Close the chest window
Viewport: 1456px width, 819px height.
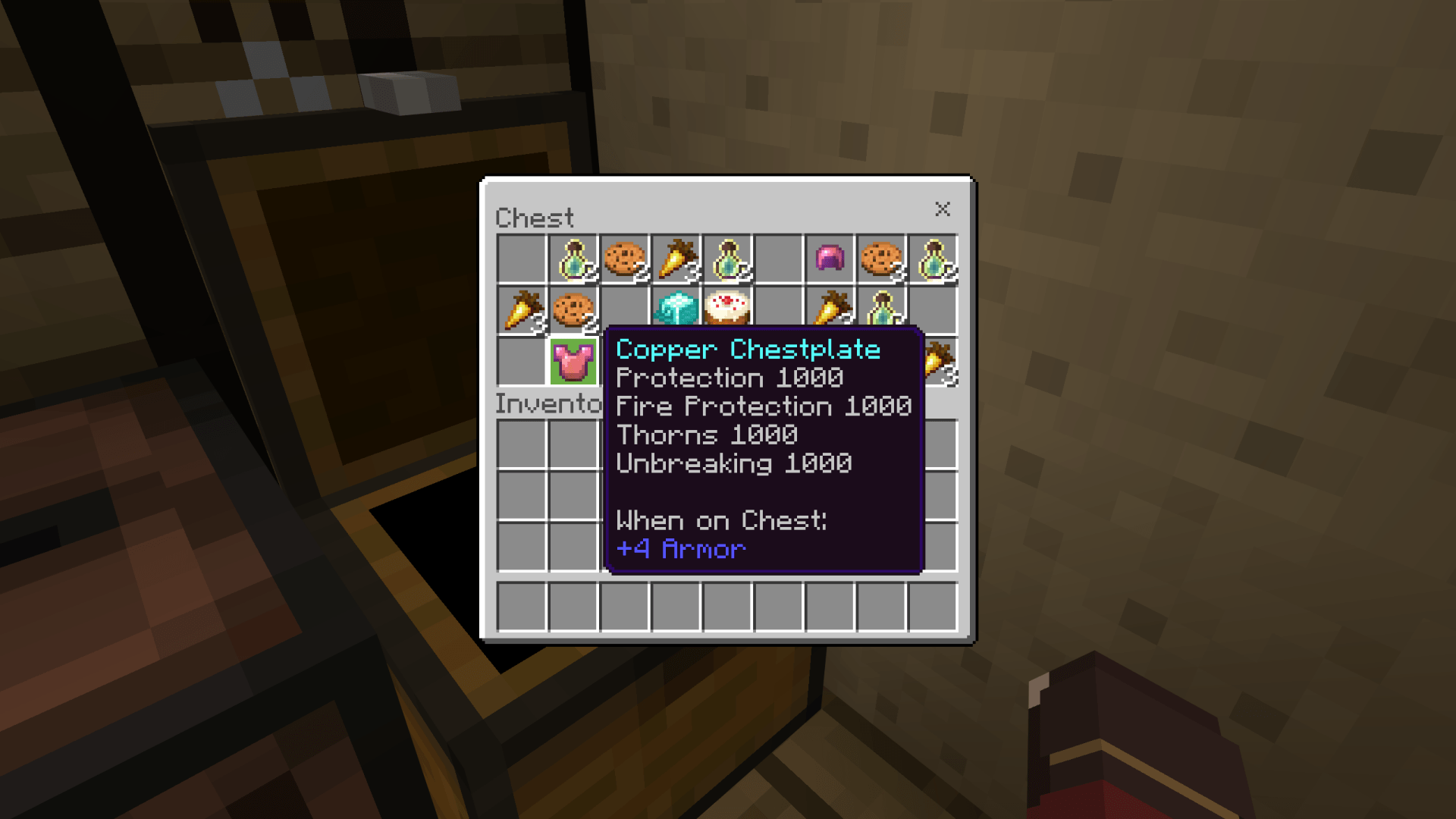942,209
